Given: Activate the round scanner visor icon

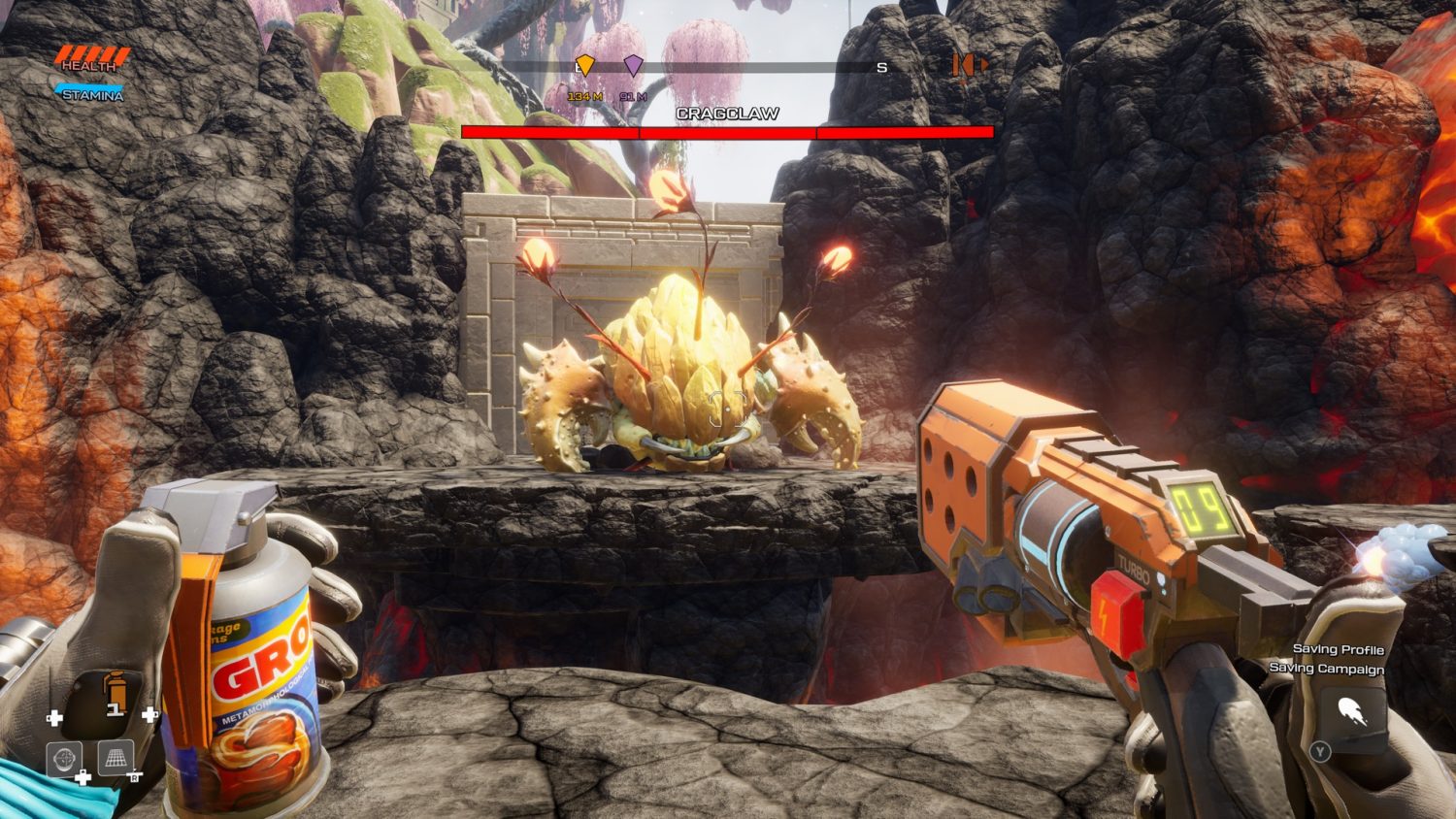Looking at the screenshot, I should [65, 759].
